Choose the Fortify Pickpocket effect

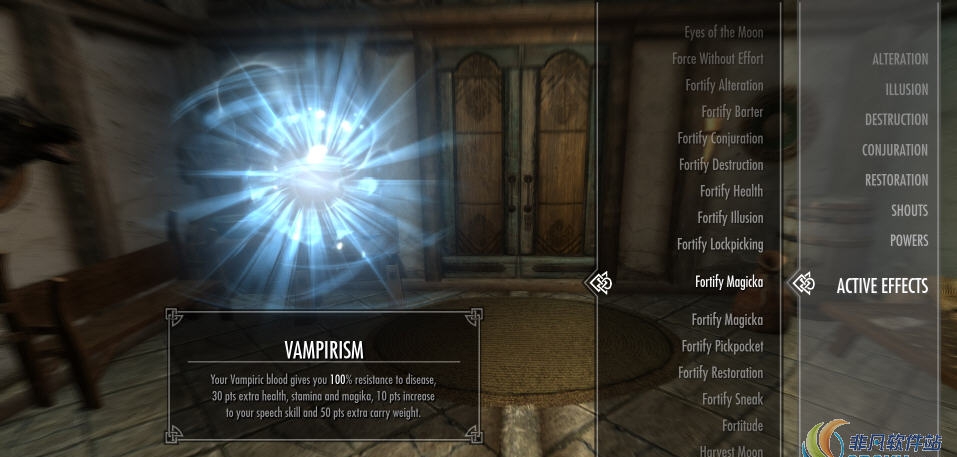722,346
